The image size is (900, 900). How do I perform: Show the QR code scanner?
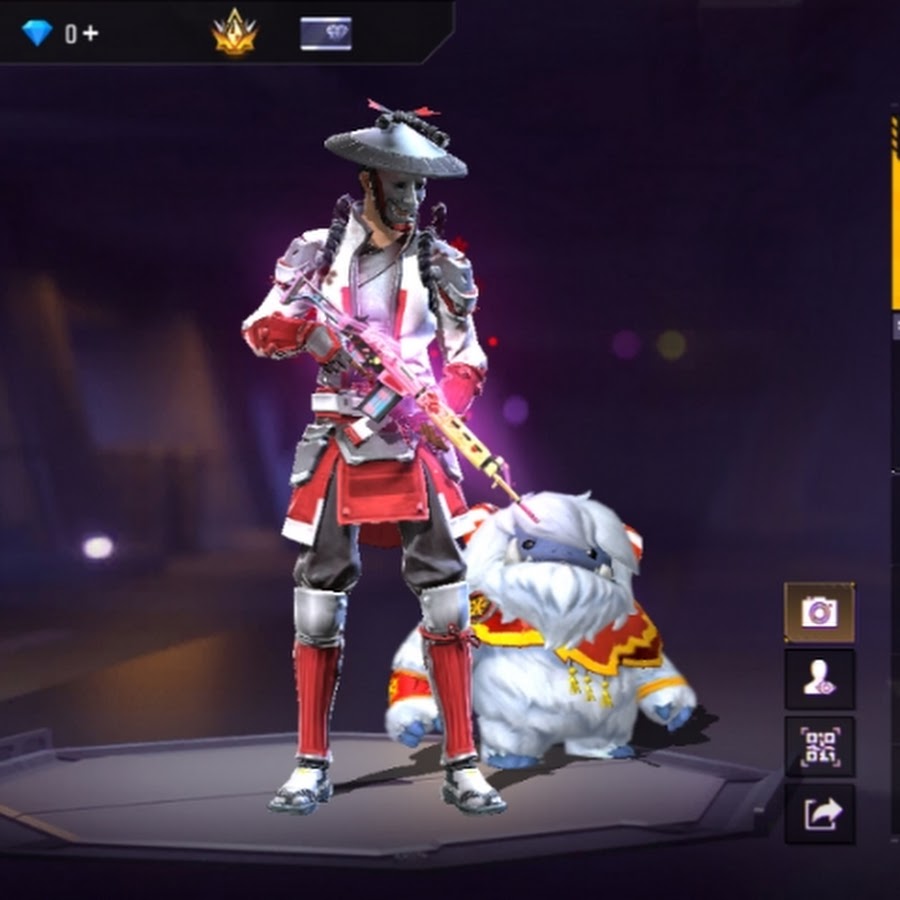[x=819, y=746]
